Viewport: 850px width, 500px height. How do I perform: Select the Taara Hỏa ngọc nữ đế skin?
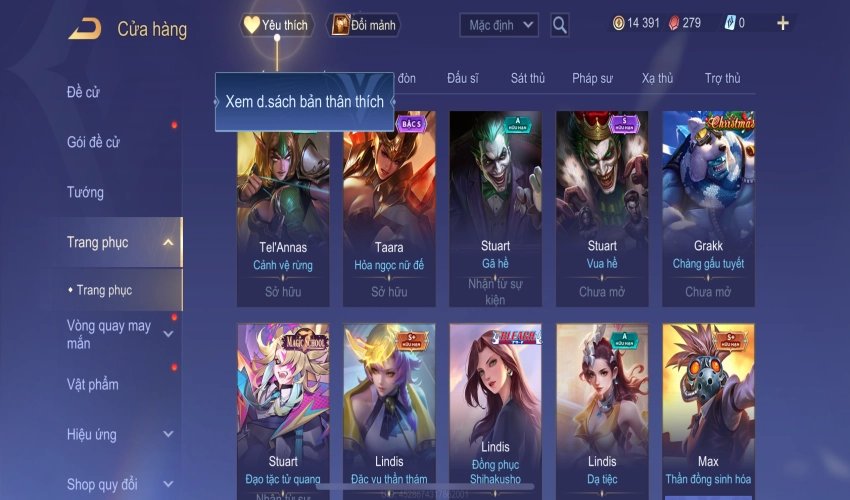[389, 207]
